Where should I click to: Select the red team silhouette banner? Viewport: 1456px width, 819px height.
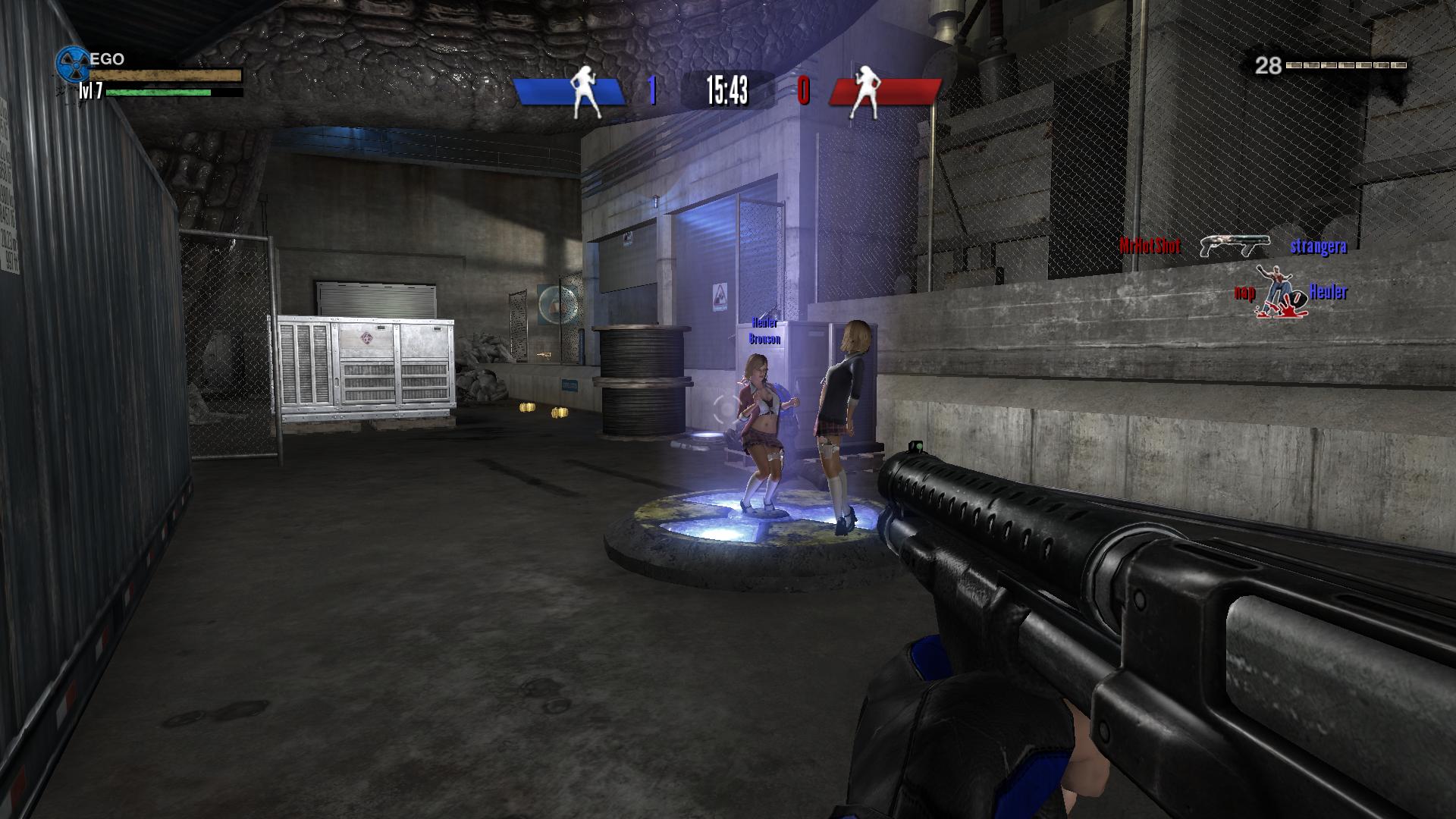(884, 91)
